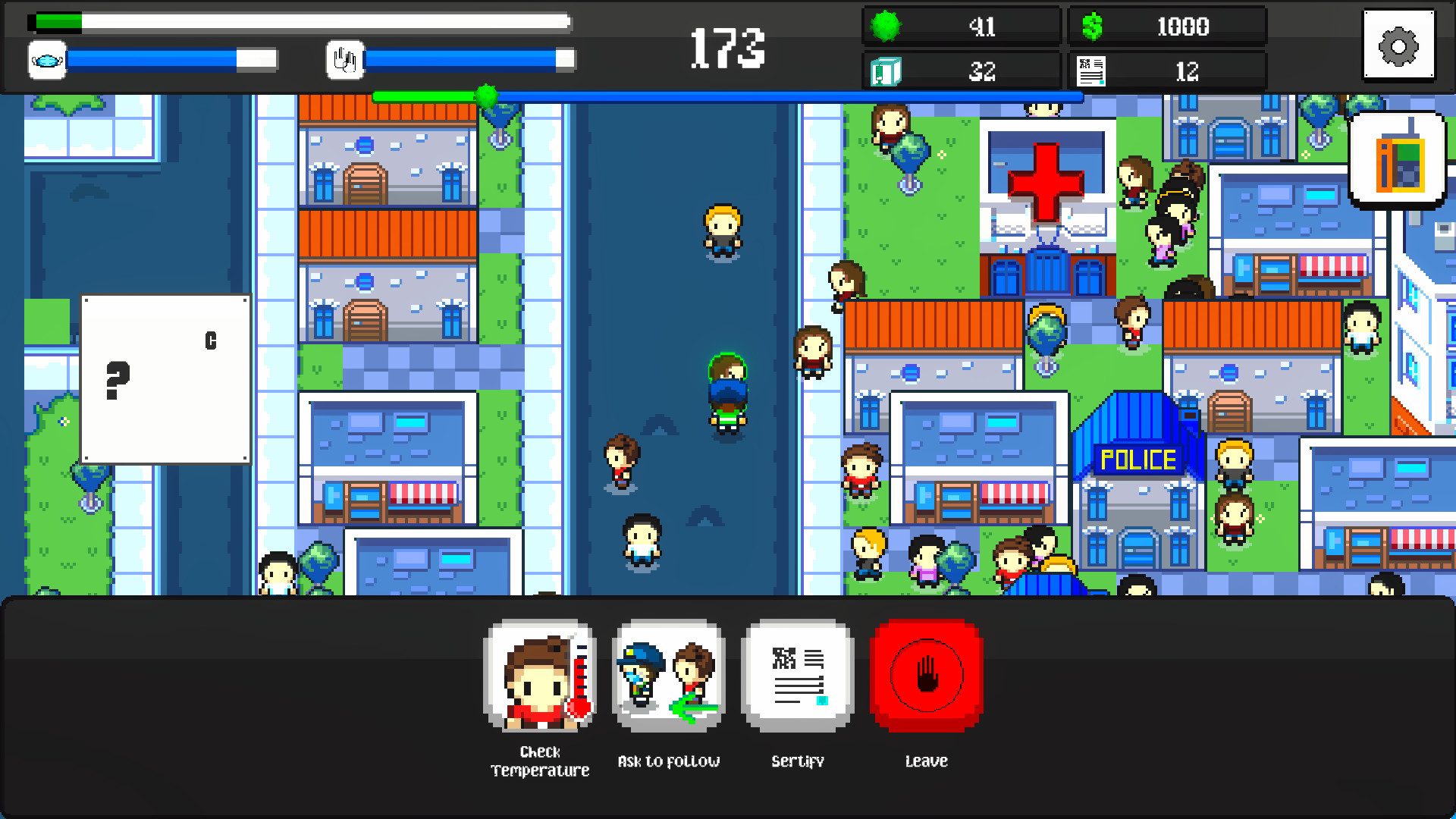Viewport: 1456px width, 819px height.
Task: Click the green marker on the progress bar
Action: pyautogui.click(x=486, y=96)
